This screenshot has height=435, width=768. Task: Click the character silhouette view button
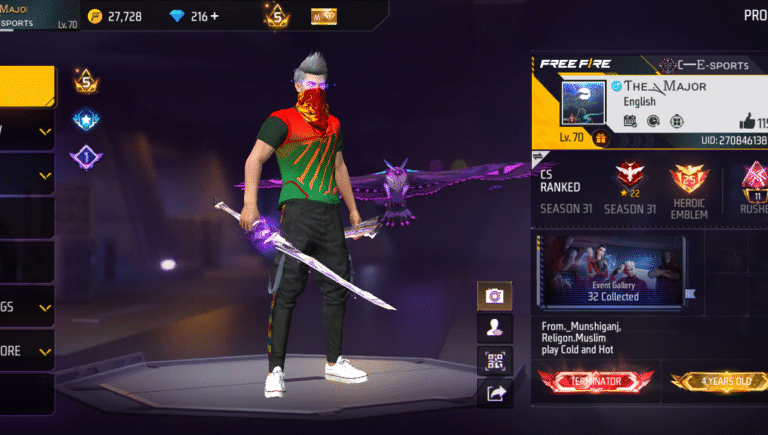[x=494, y=327]
